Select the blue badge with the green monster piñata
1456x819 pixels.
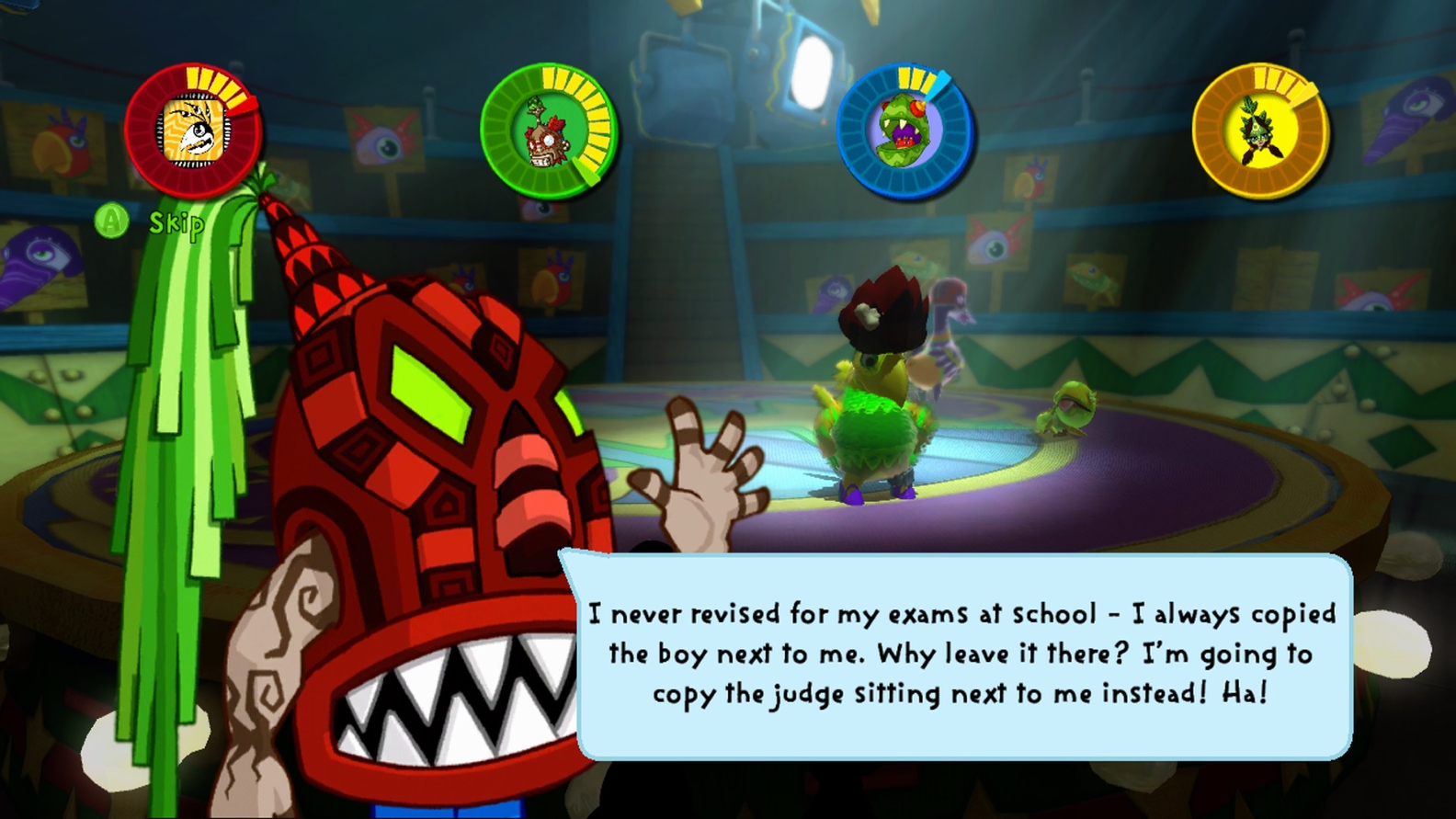904,131
